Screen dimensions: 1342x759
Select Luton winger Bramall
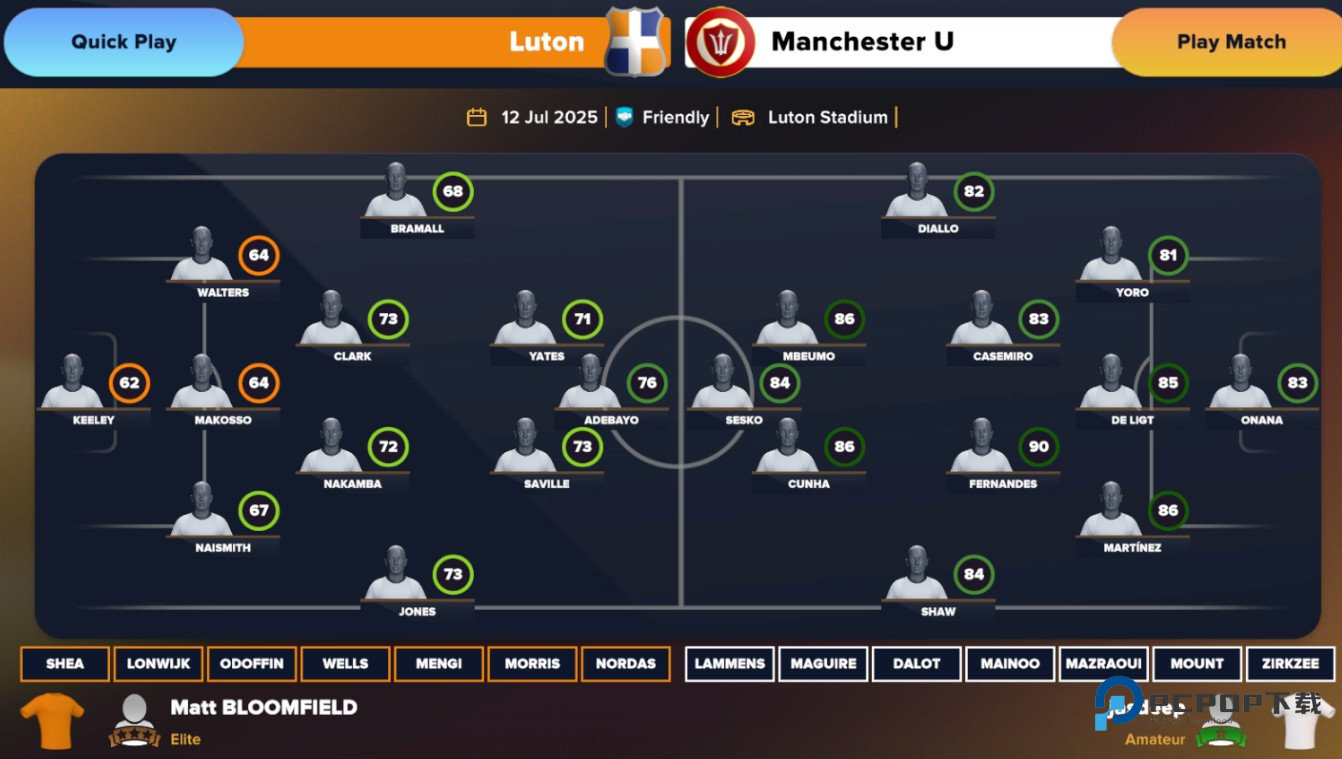[396, 193]
